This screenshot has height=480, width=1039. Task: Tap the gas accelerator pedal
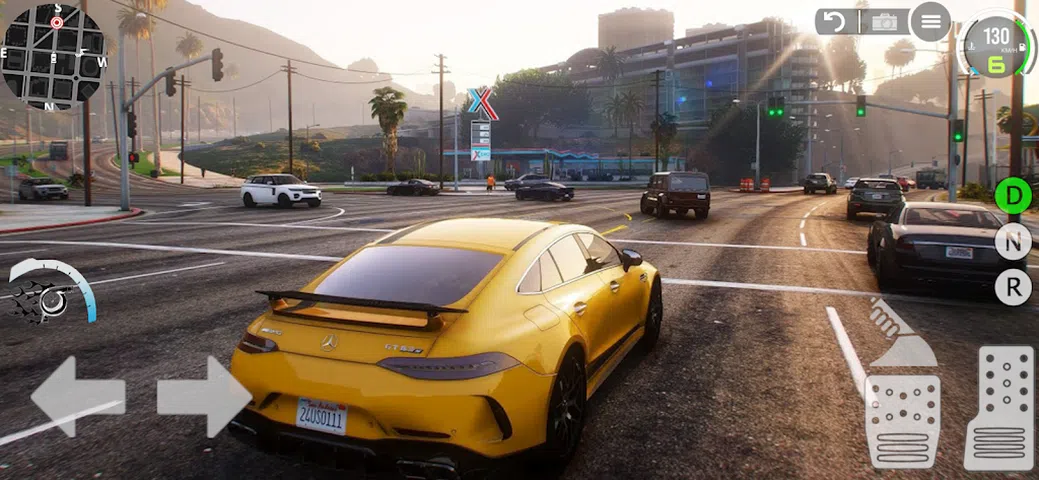click(998, 408)
